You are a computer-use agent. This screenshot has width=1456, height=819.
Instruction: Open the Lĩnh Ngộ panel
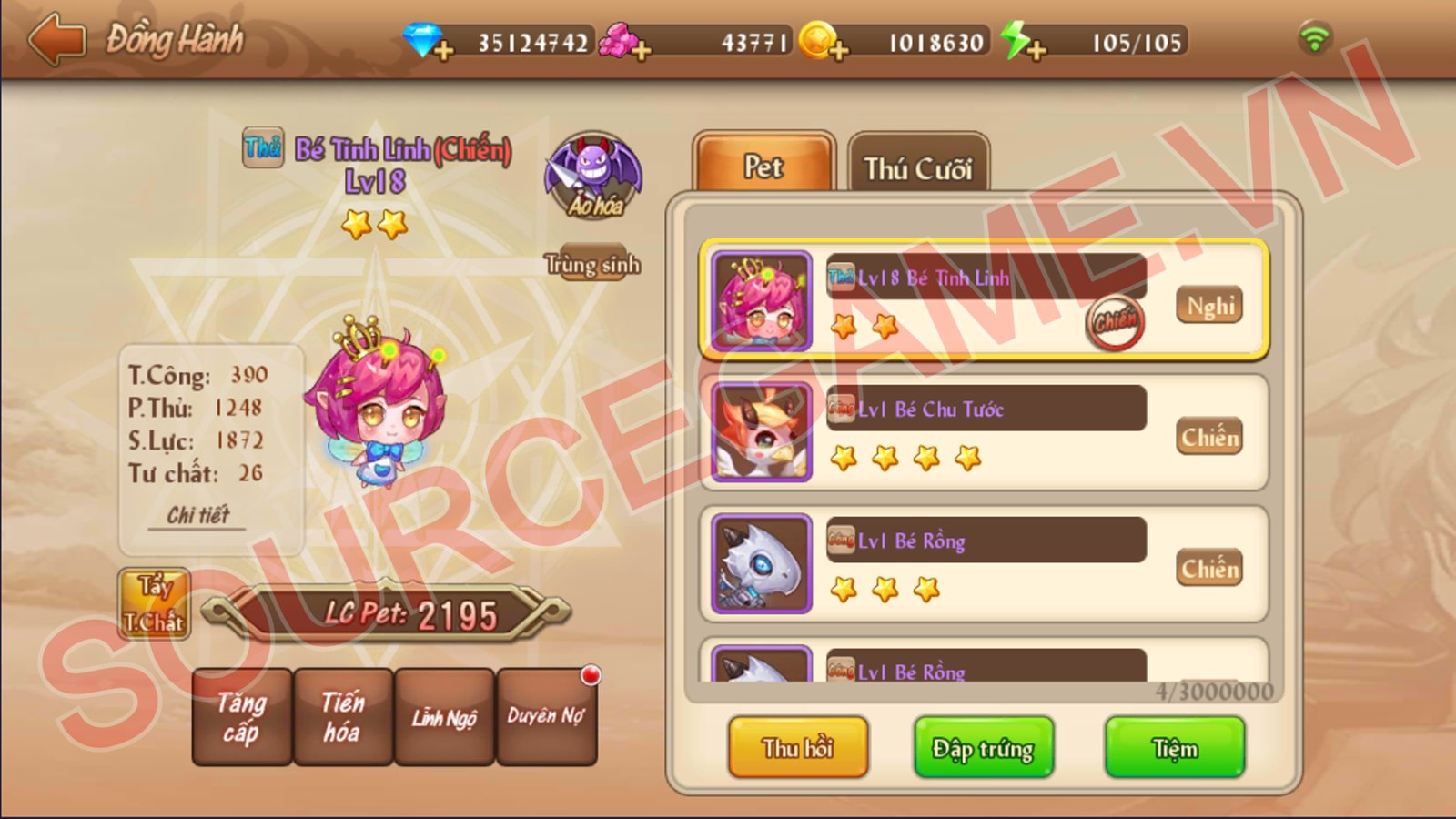click(x=444, y=717)
